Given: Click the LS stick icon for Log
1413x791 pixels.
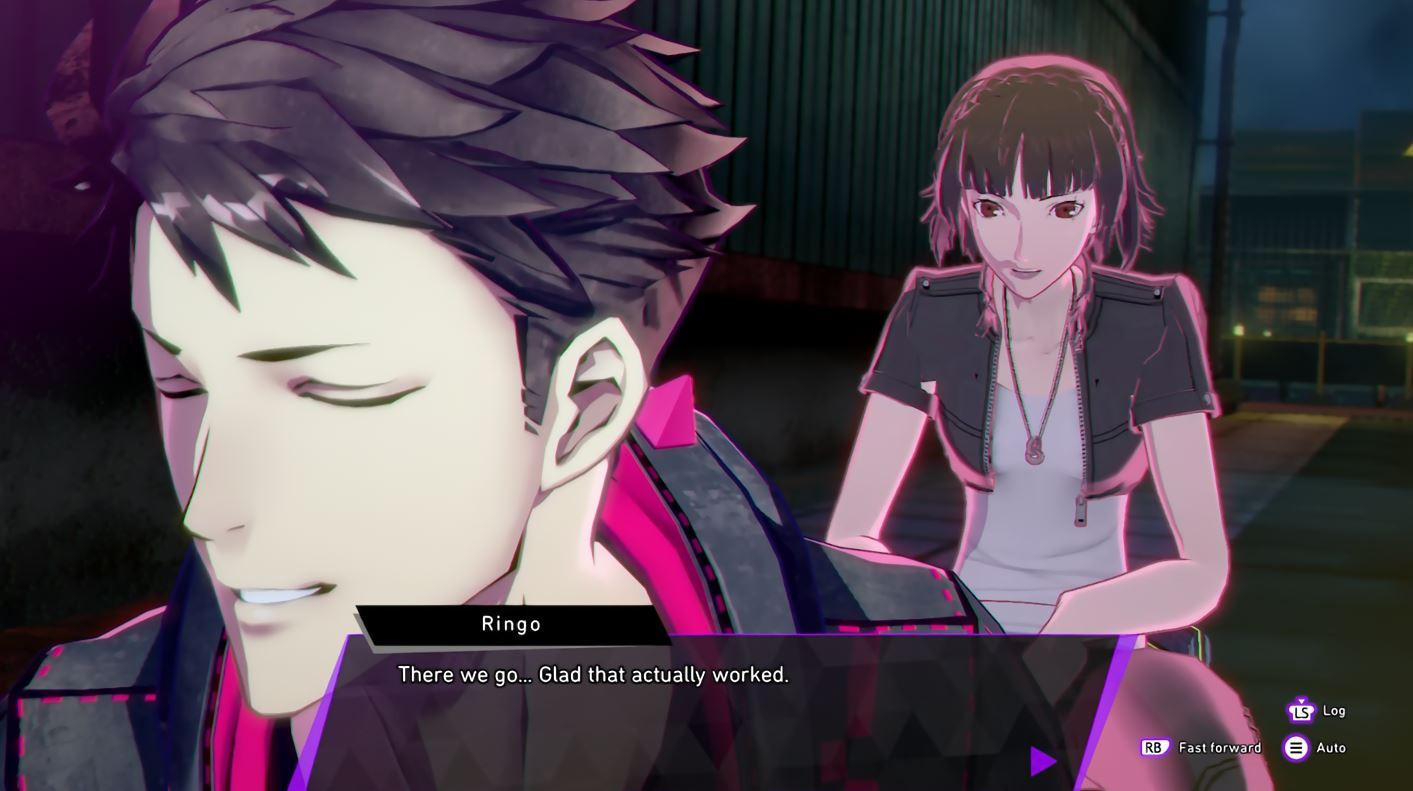Looking at the screenshot, I should [x=1301, y=712].
